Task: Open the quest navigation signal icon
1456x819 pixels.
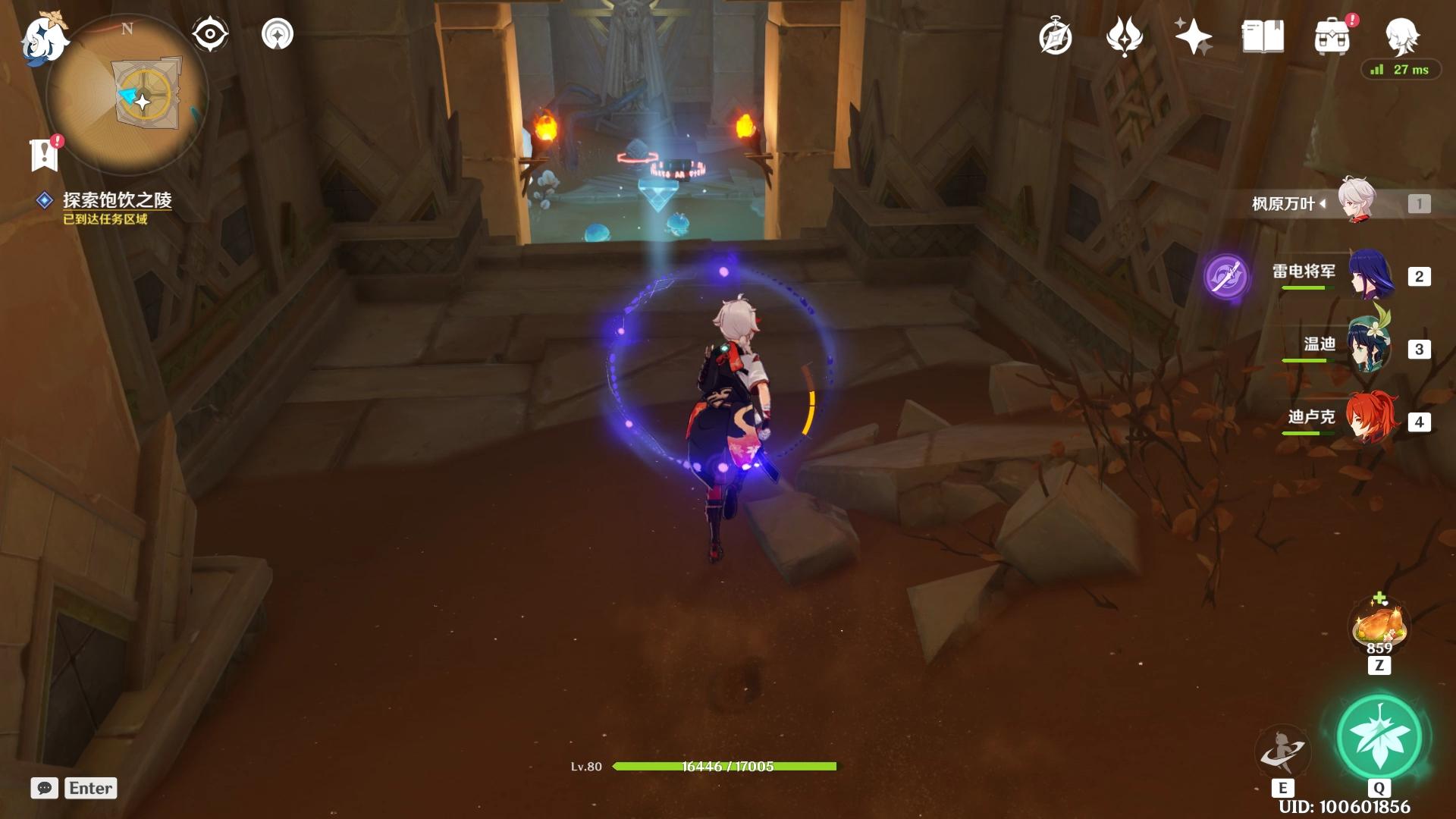Action: click(x=277, y=34)
